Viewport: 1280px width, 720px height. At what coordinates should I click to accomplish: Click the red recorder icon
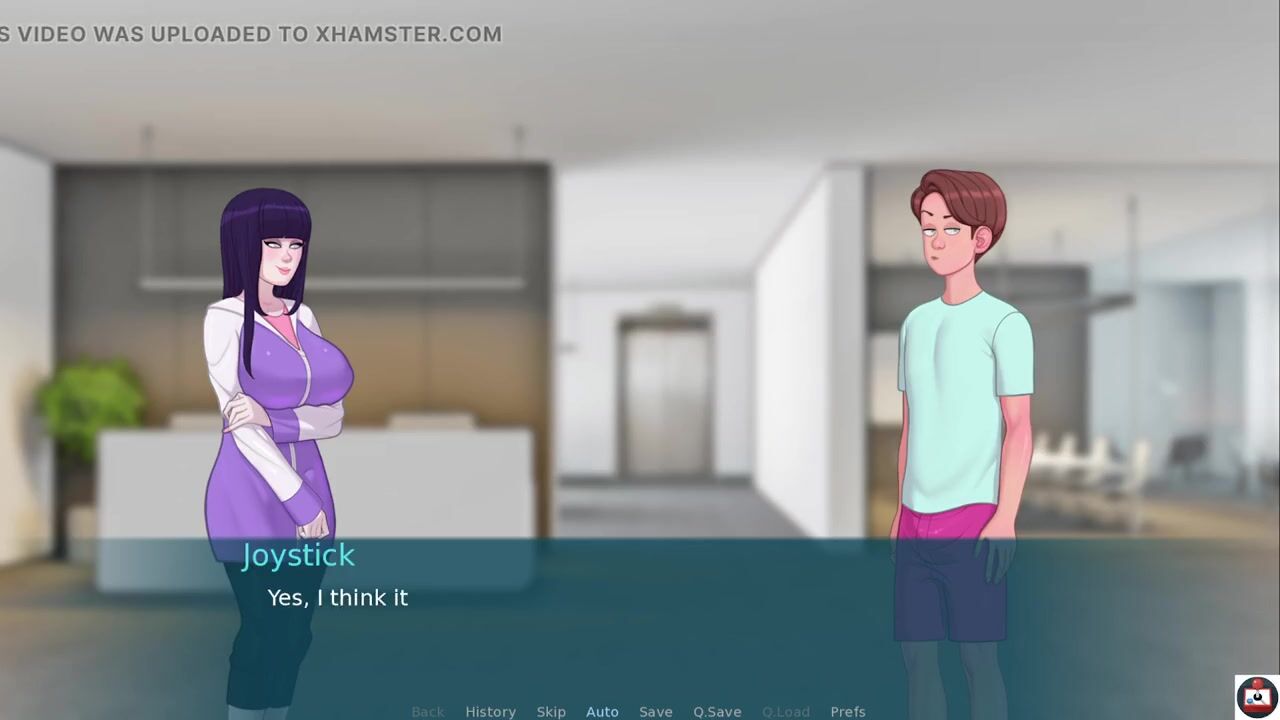pos(1256,695)
